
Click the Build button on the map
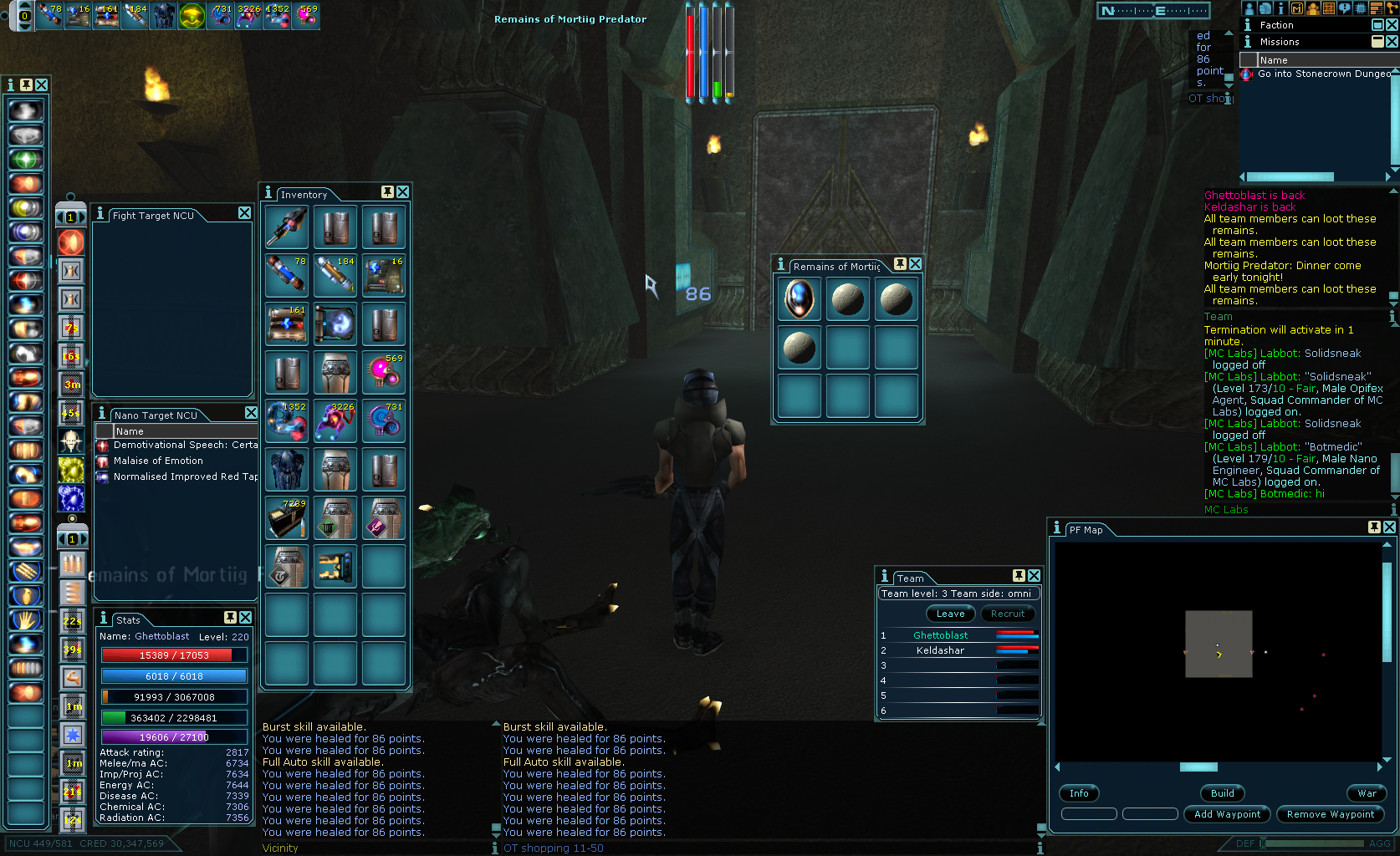click(x=1222, y=793)
